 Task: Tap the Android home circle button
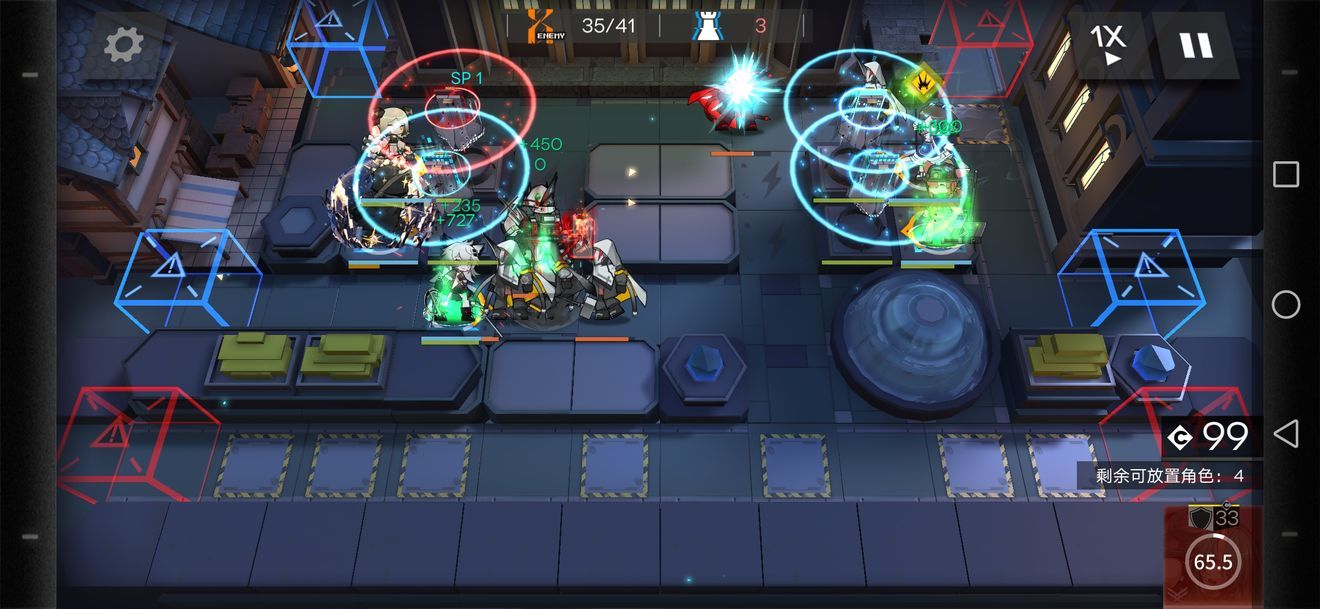[x=1286, y=304]
